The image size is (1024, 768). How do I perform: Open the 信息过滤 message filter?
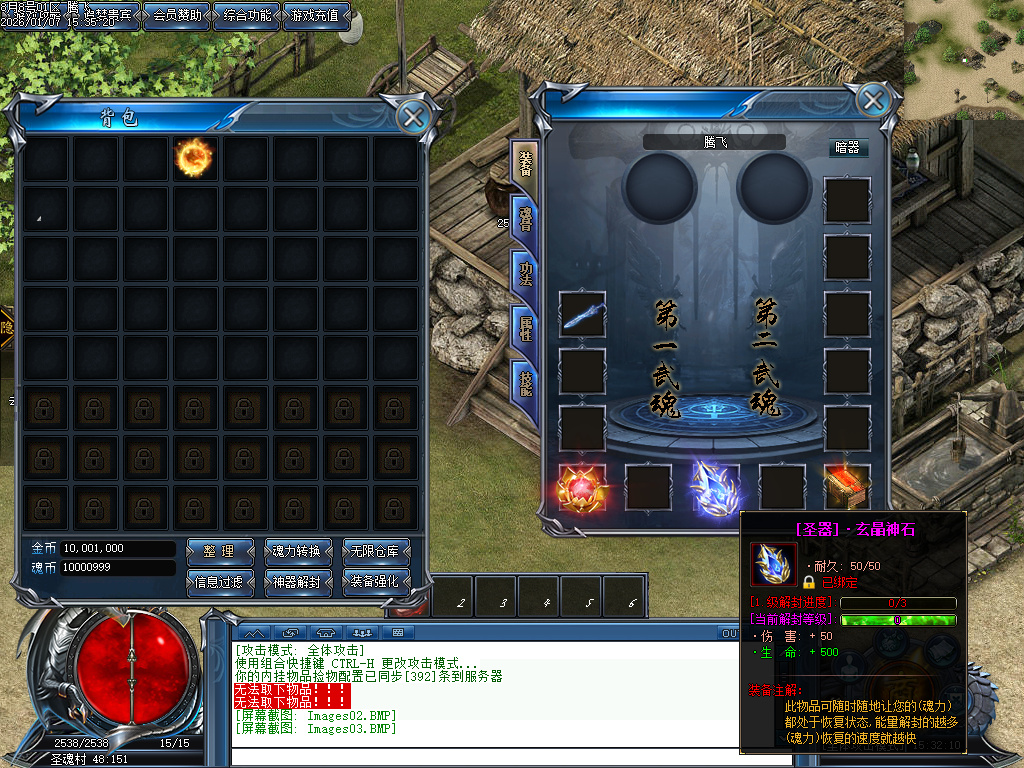pyautogui.click(x=218, y=581)
